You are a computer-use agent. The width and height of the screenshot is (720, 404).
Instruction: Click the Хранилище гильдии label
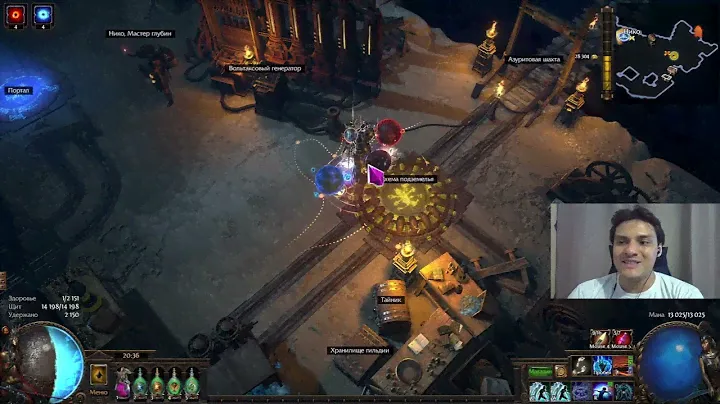click(x=357, y=351)
